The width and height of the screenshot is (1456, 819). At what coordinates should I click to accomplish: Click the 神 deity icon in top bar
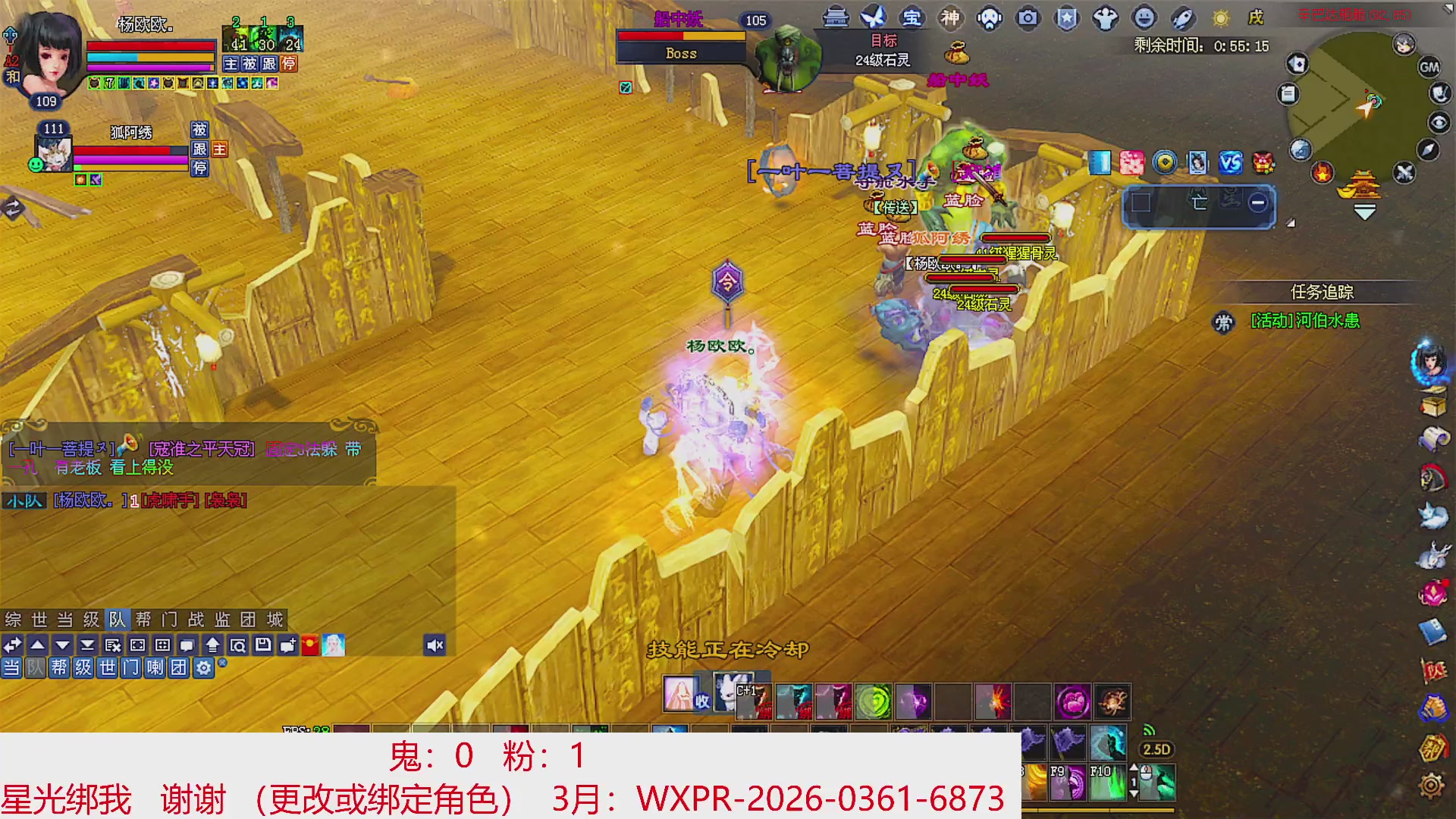[x=951, y=18]
